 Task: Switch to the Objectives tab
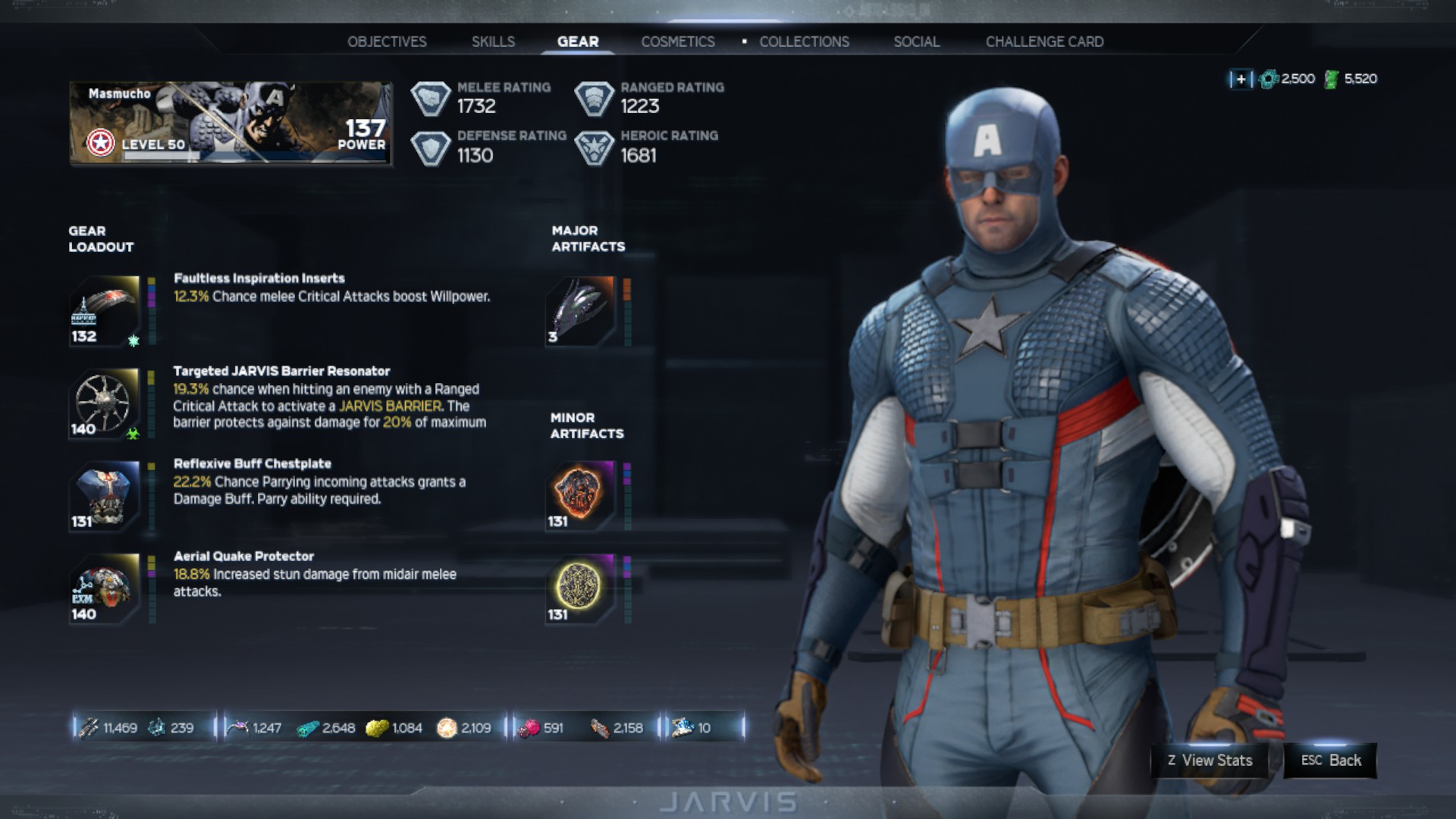tap(387, 42)
